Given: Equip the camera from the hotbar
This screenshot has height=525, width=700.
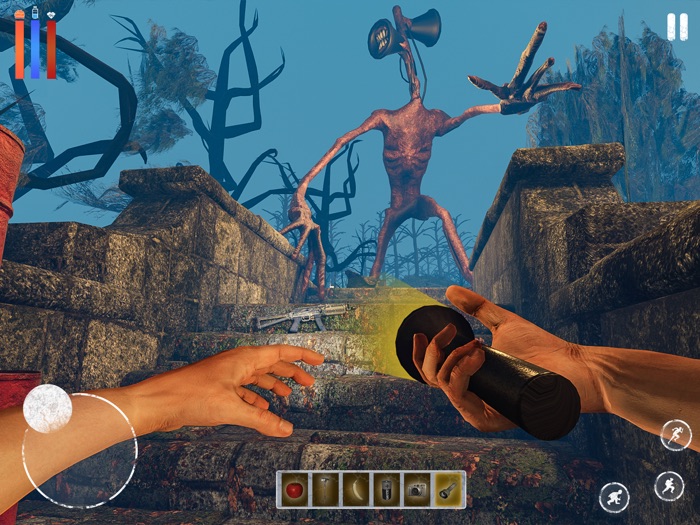Looking at the screenshot, I should [x=417, y=490].
